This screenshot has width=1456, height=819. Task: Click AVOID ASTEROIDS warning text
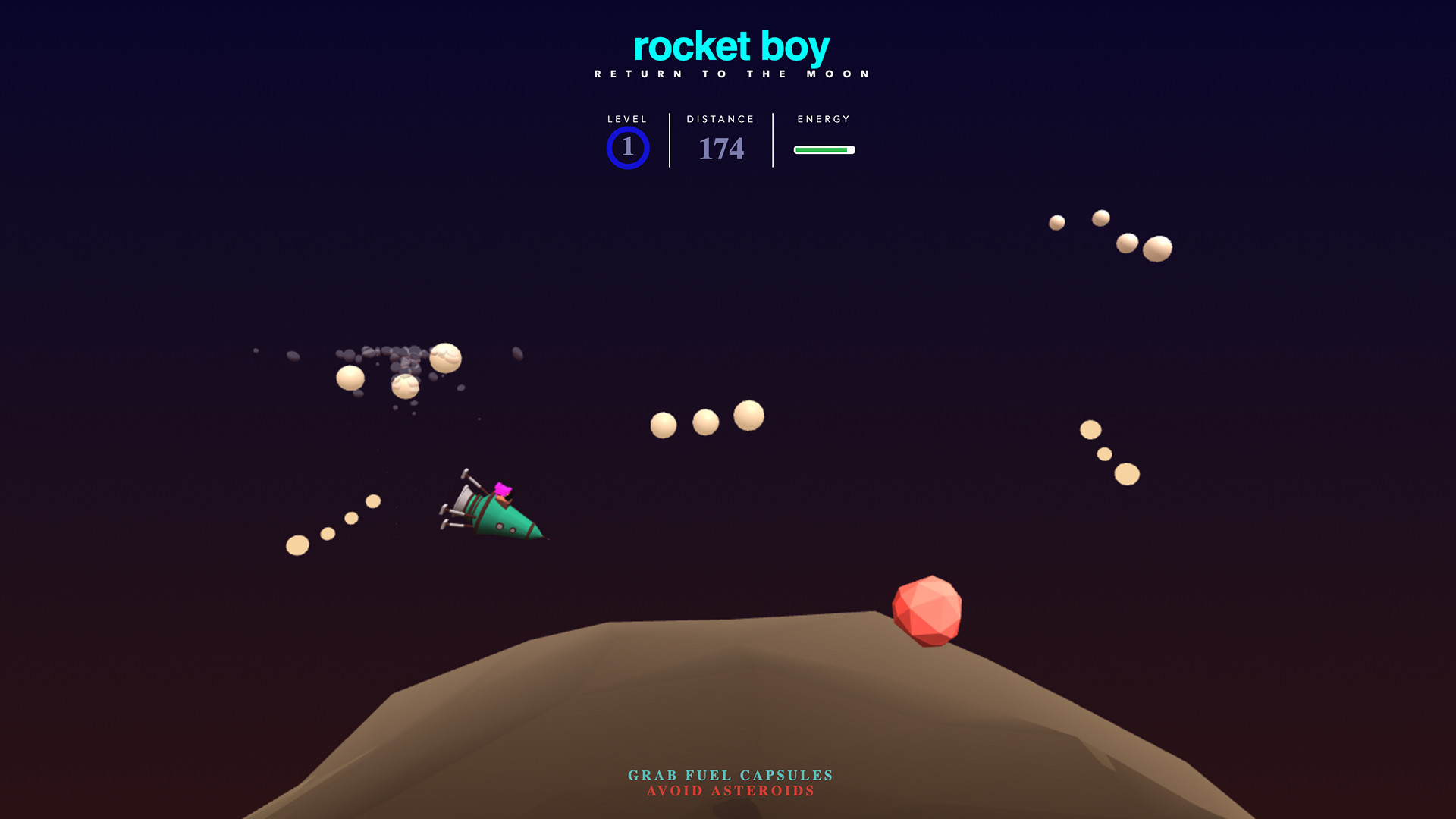coord(729,792)
